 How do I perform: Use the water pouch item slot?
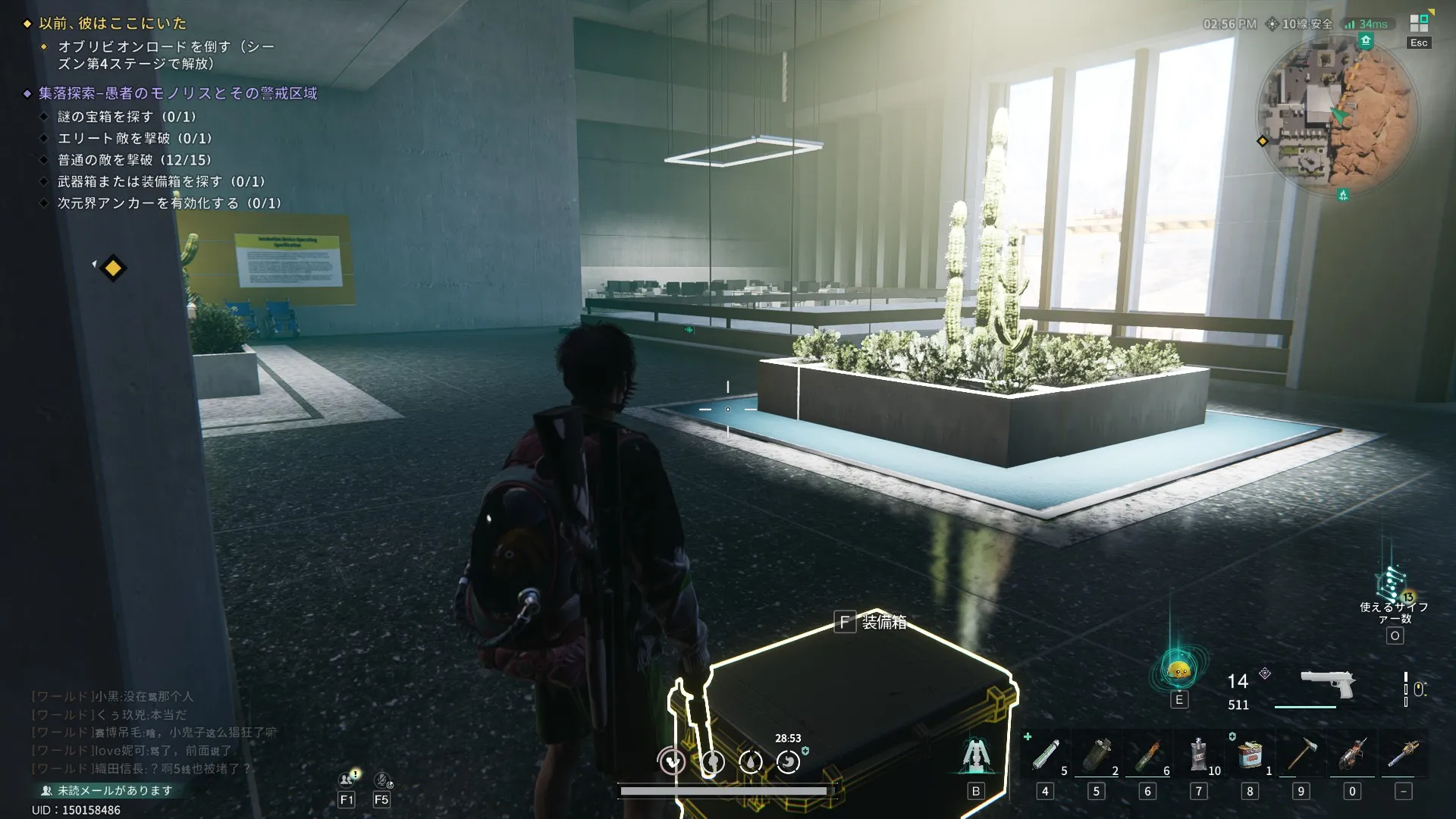[1199, 755]
